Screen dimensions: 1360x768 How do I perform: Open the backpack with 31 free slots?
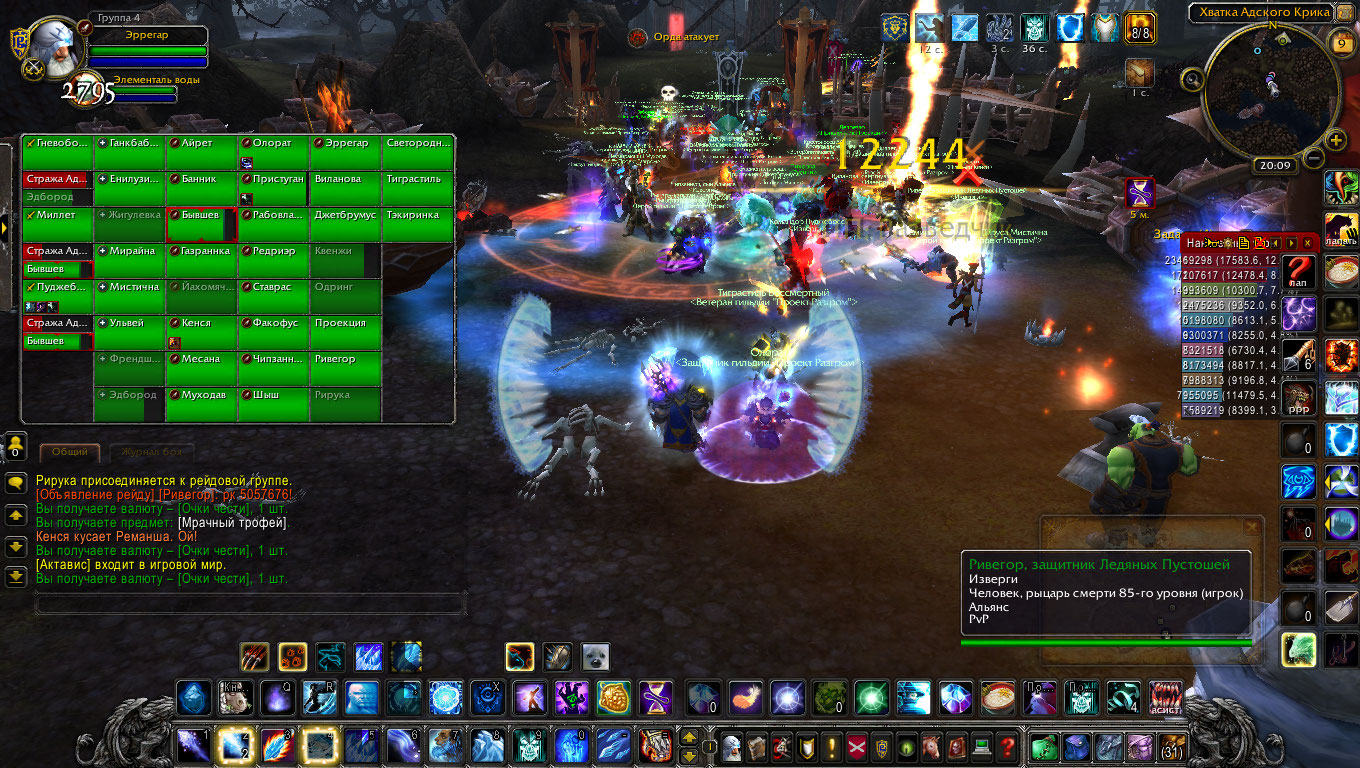coord(1168,746)
